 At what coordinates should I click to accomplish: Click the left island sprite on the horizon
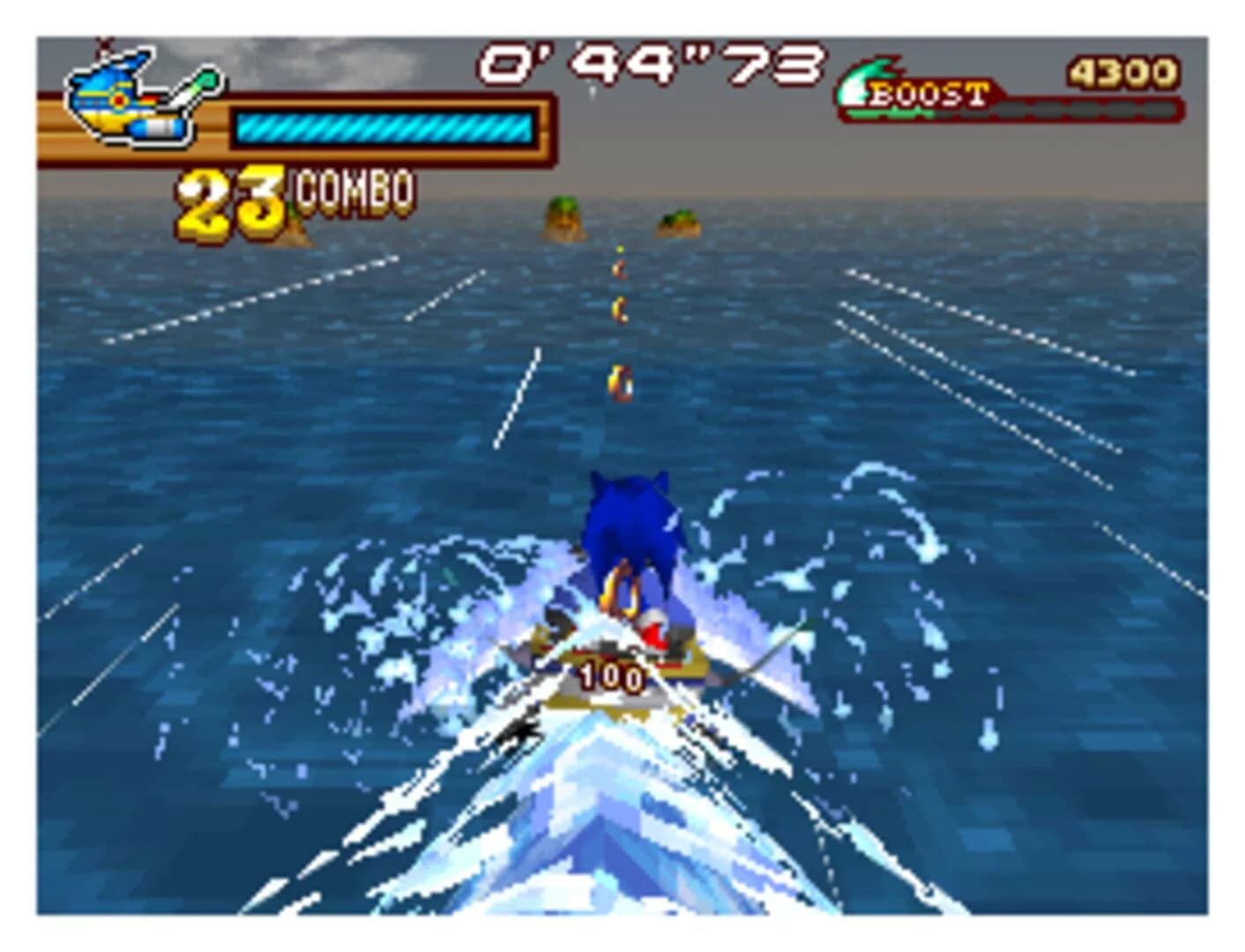coord(562,219)
